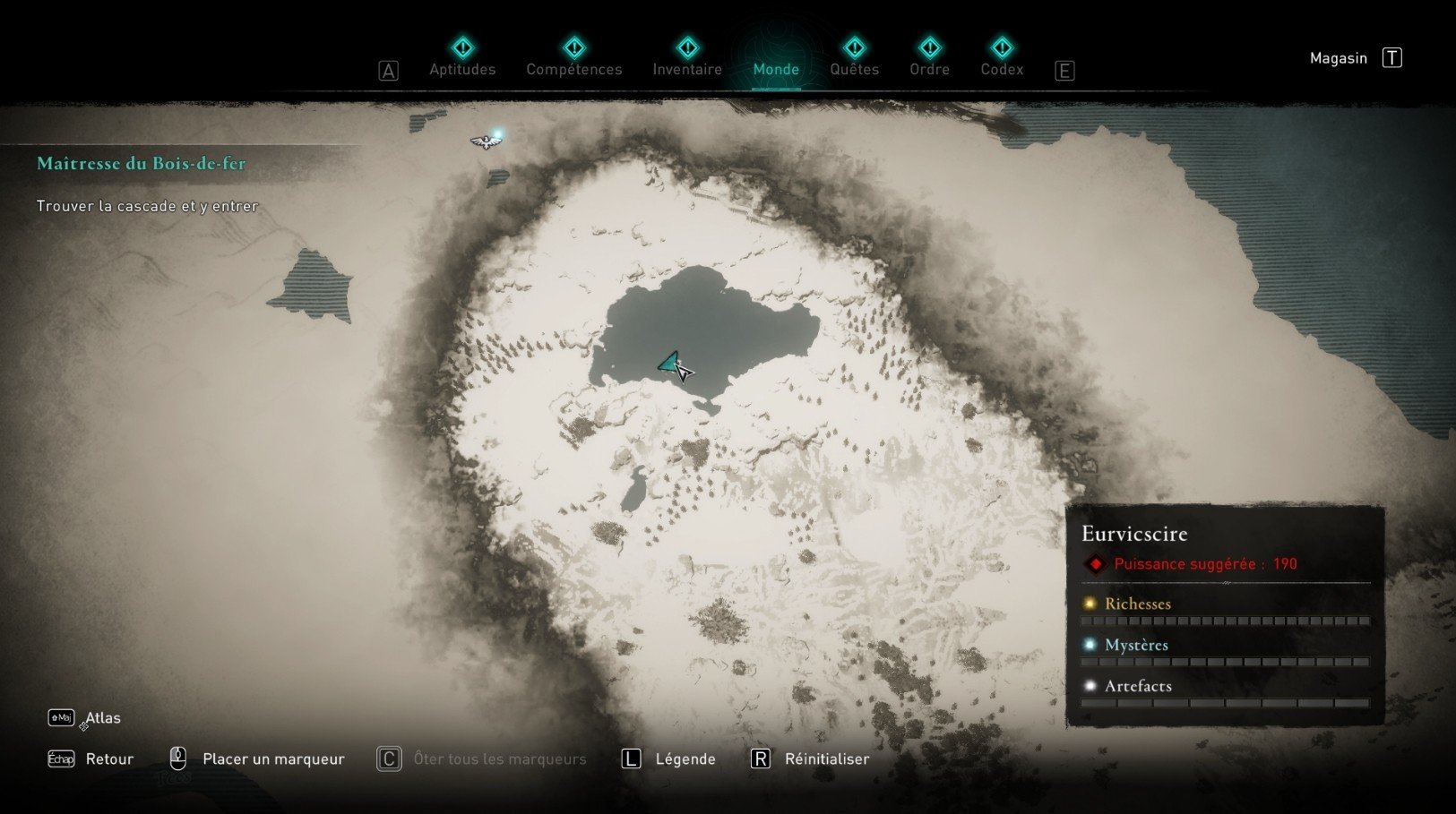The image size is (1456, 814).
Task: Choose Réinitialiser to reset the map
Action: pyautogui.click(x=826, y=759)
